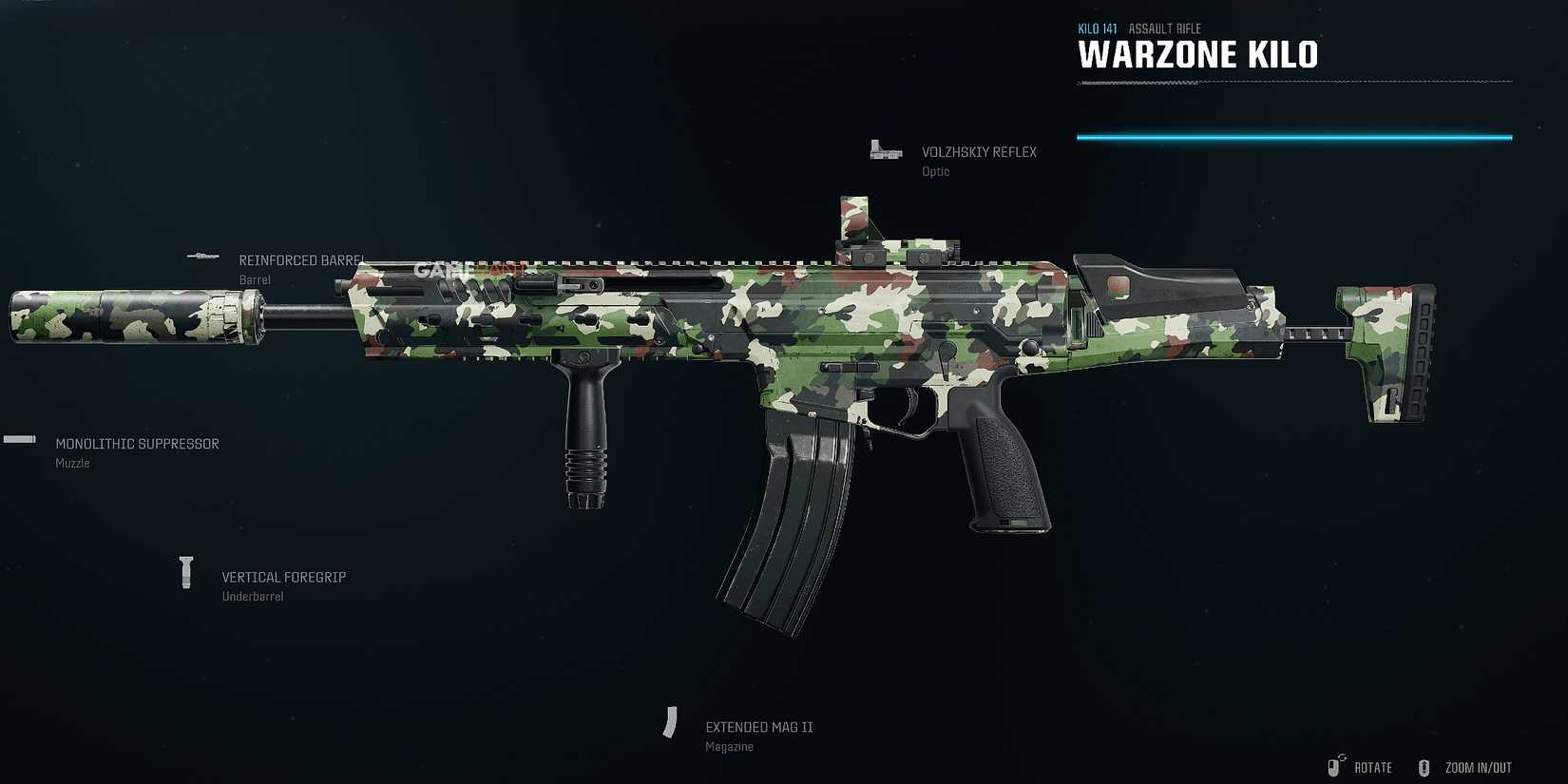The width and height of the screenshot is (1568, 784).
Task: Select the VERTICAL FOREGRIP label
Action: (x=283, y=577)
